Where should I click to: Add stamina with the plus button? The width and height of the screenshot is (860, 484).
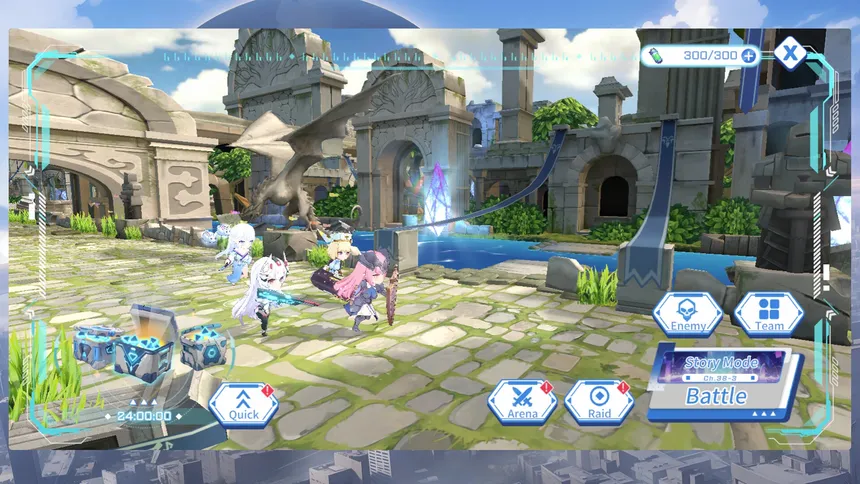pos(749,55)
